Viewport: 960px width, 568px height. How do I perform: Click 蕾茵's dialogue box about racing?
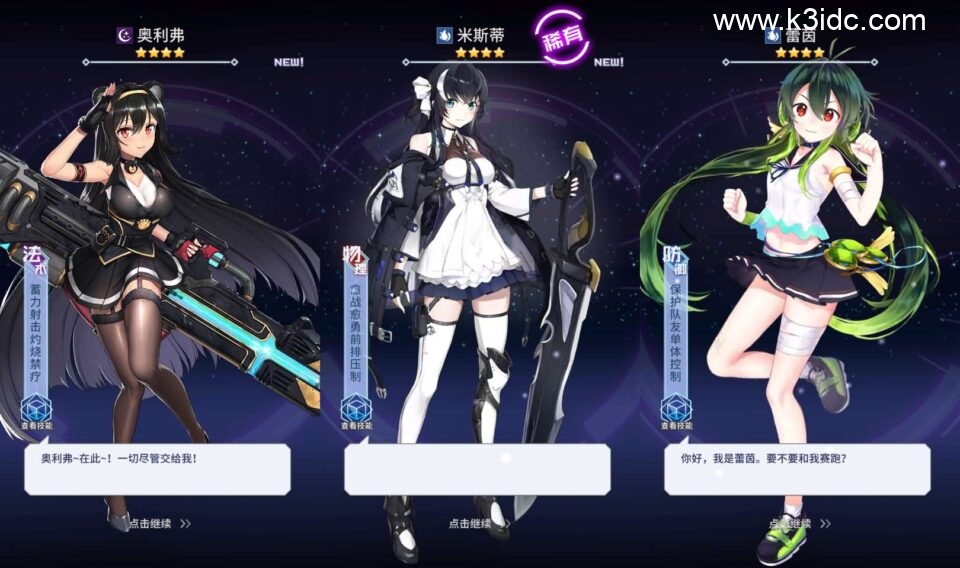(797, 469)
